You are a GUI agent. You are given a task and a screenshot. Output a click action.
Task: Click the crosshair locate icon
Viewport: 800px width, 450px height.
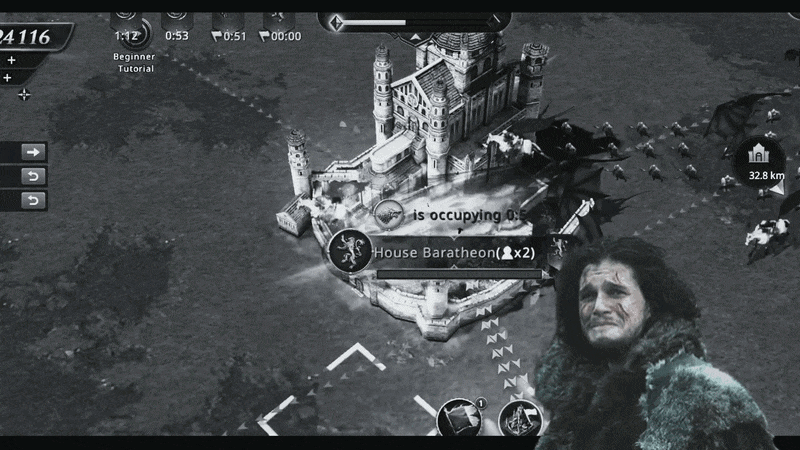pyautogui.click(x=24, y=95)
